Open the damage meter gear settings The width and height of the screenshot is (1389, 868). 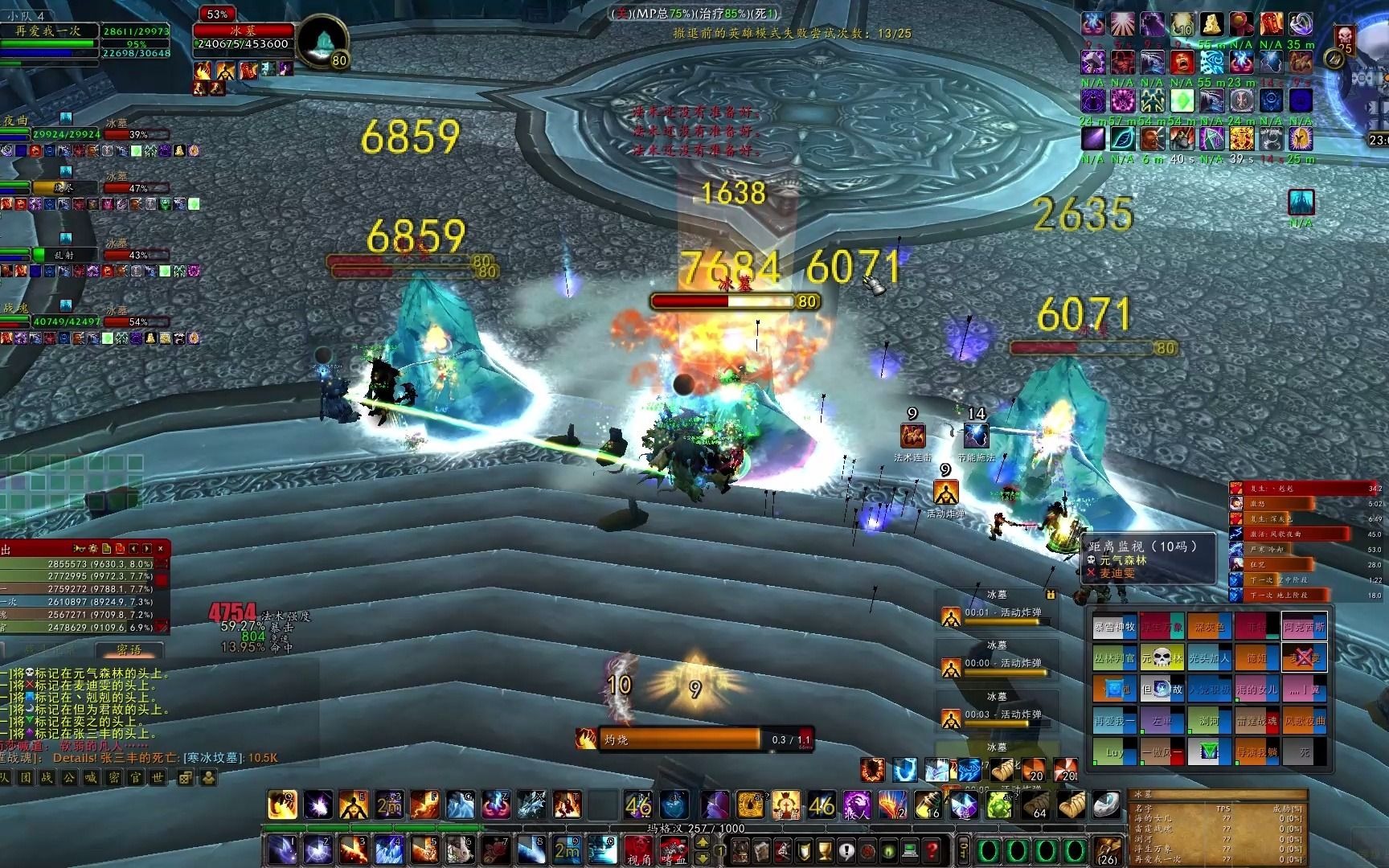pos(93,548)
